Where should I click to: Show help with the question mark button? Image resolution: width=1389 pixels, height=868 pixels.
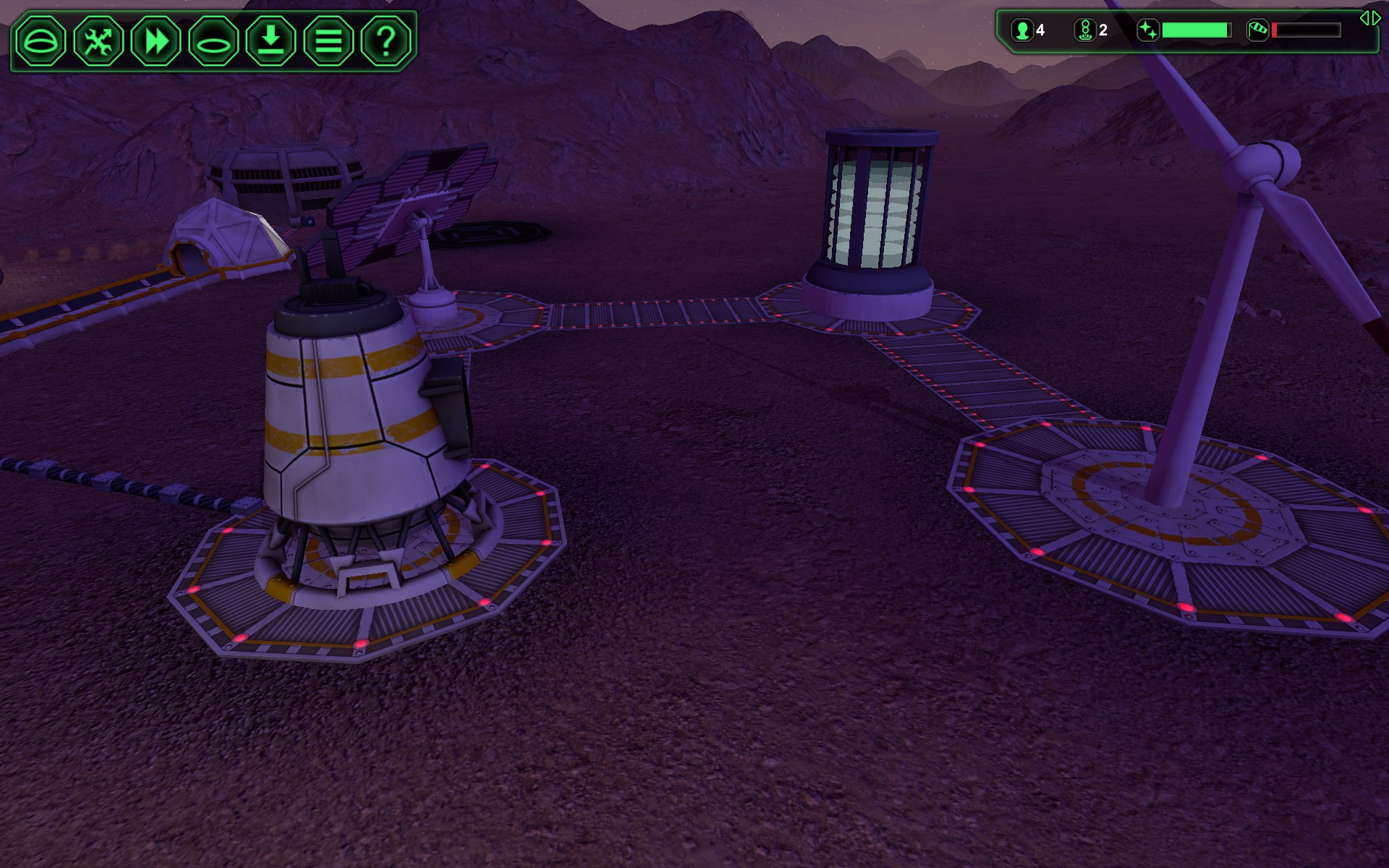click(x=386, y=41)
